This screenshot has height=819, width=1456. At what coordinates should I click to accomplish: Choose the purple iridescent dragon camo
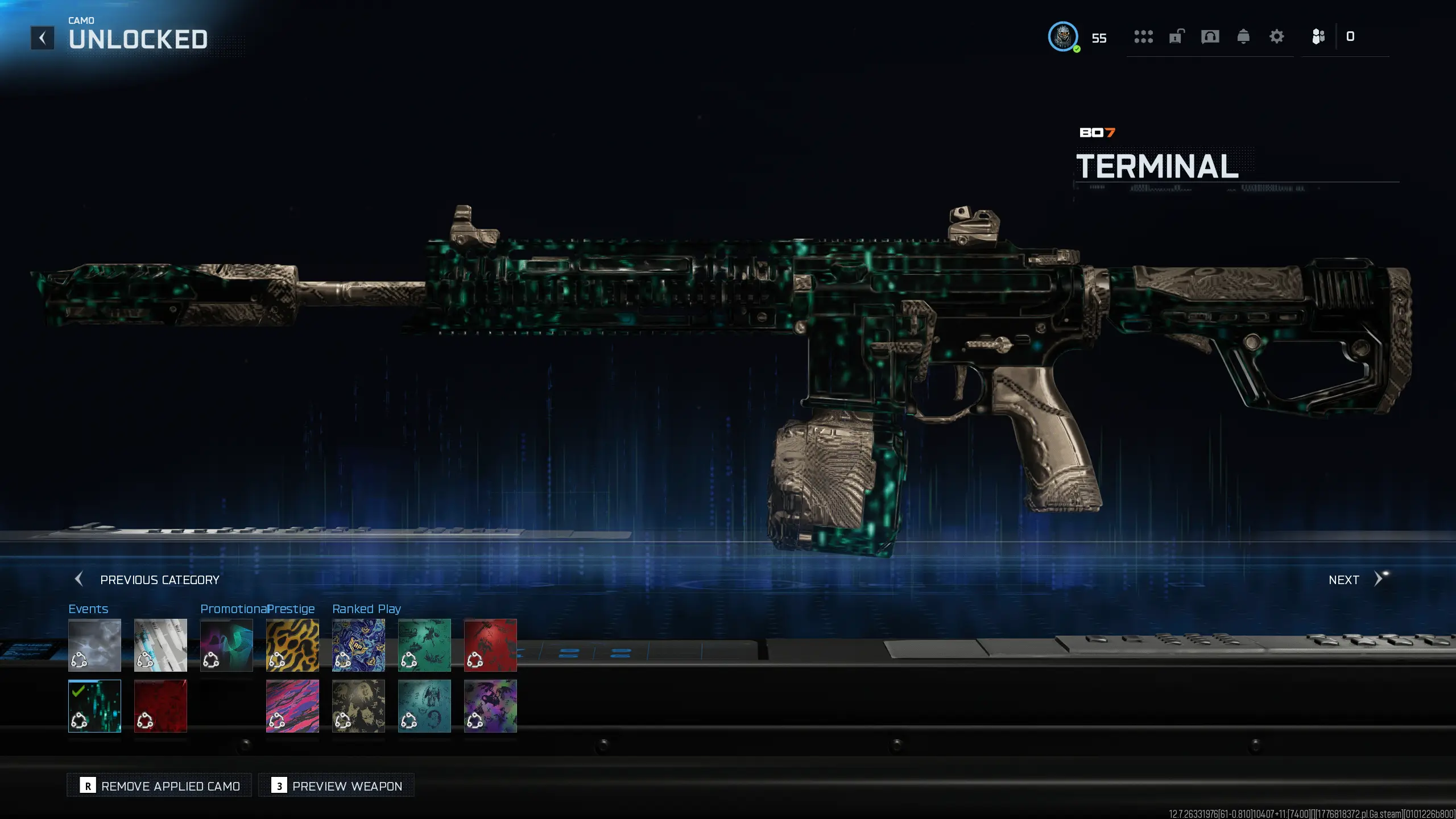point(490,706)
